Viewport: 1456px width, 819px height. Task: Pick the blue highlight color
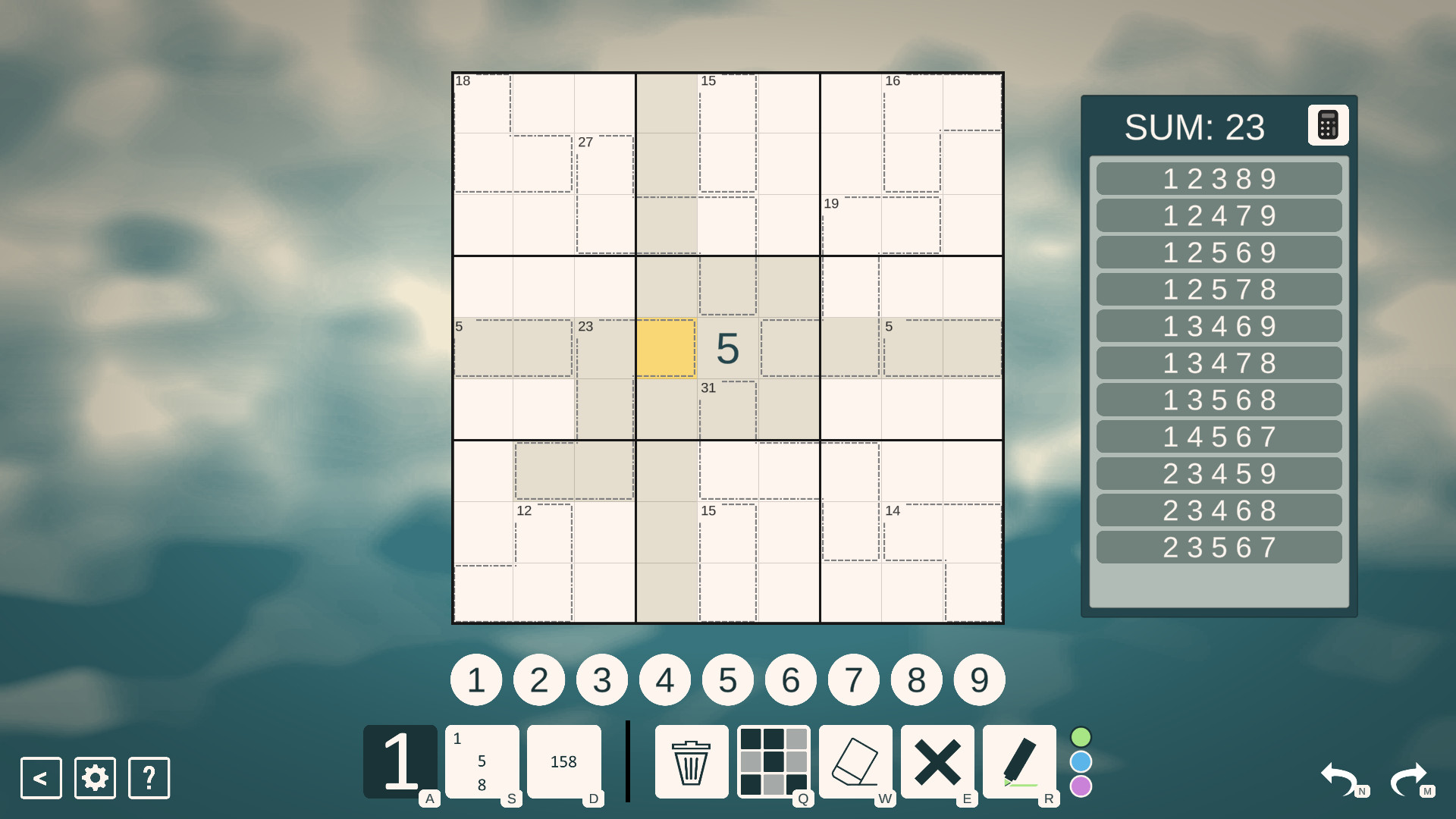point(1080,761)
